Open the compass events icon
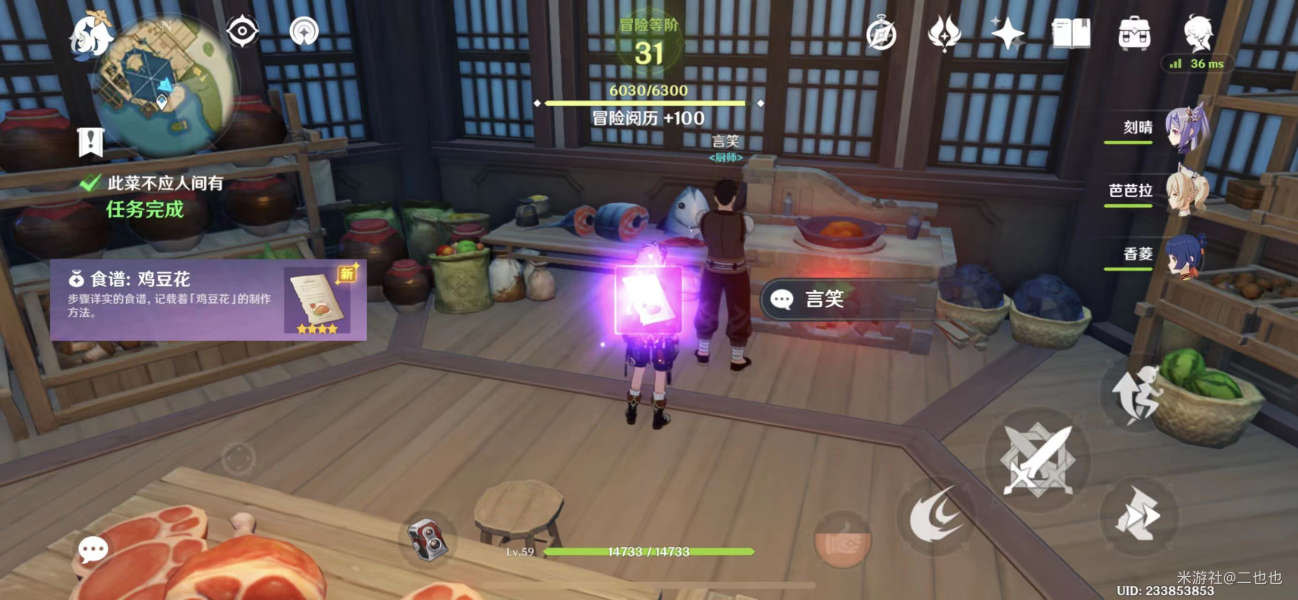1298x600 pixels. [880, 33]
